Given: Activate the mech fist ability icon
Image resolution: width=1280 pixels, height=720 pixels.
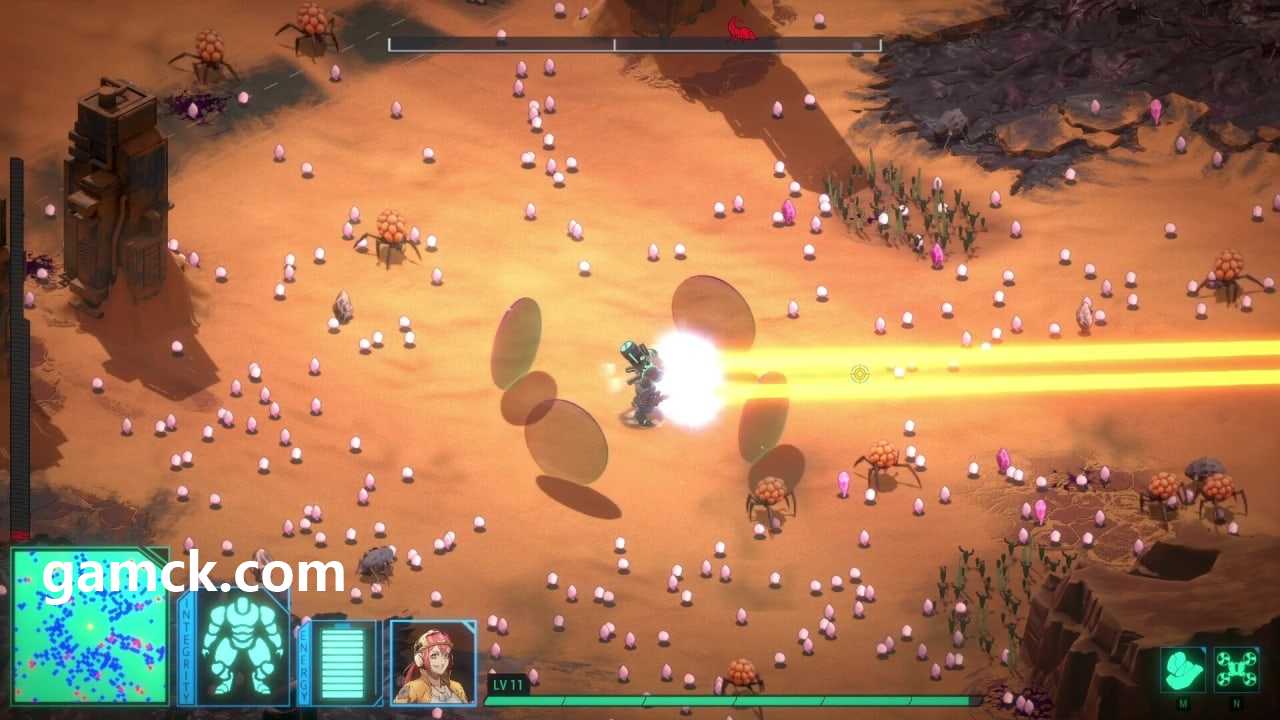Looking at the screenshot, I should click(x=1183, y=669).
